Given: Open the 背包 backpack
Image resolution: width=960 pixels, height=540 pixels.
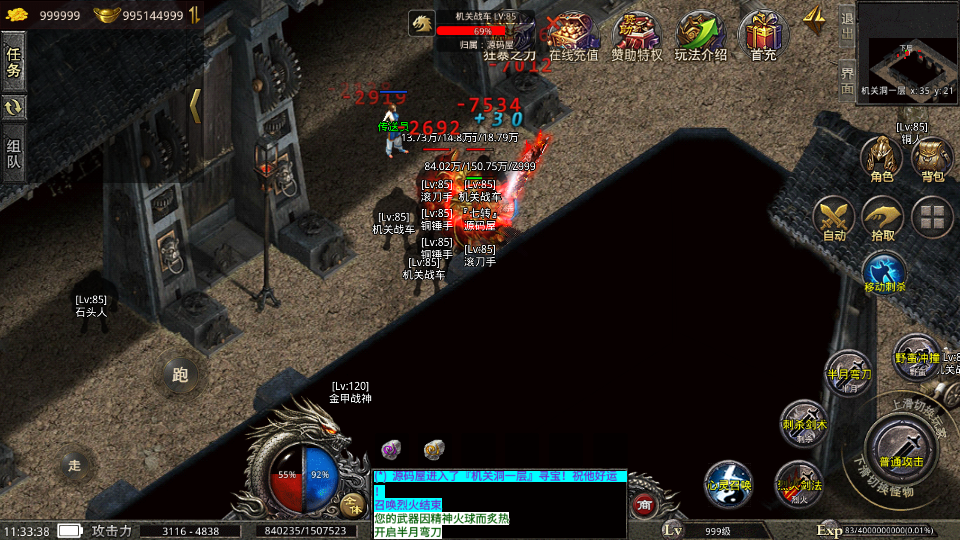Looking at the screenshot, I should 932,160.
